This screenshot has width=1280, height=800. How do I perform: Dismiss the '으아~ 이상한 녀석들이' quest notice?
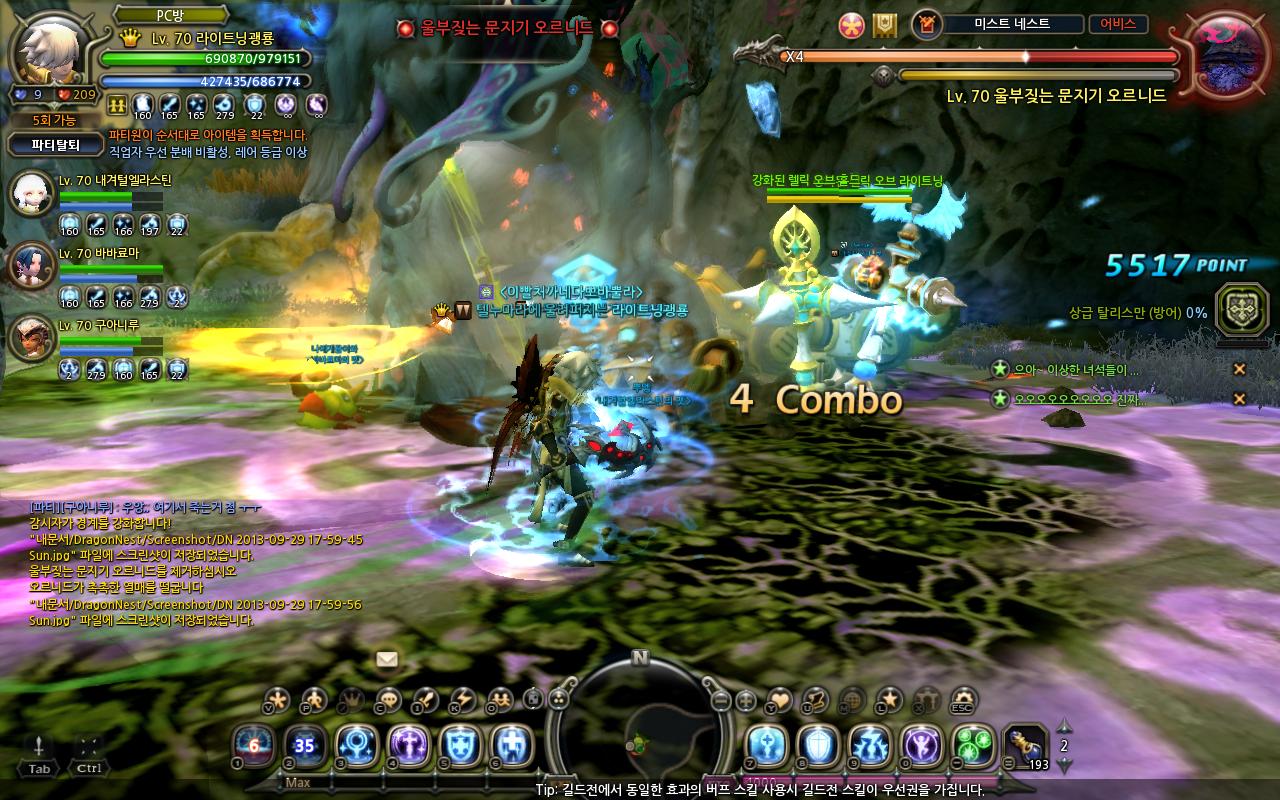point(1239,370)
